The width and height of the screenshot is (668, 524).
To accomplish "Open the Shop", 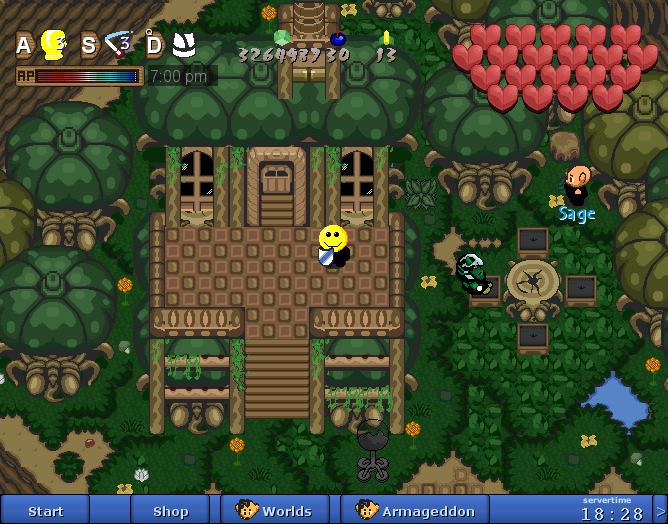I will [x=170, y=510].
